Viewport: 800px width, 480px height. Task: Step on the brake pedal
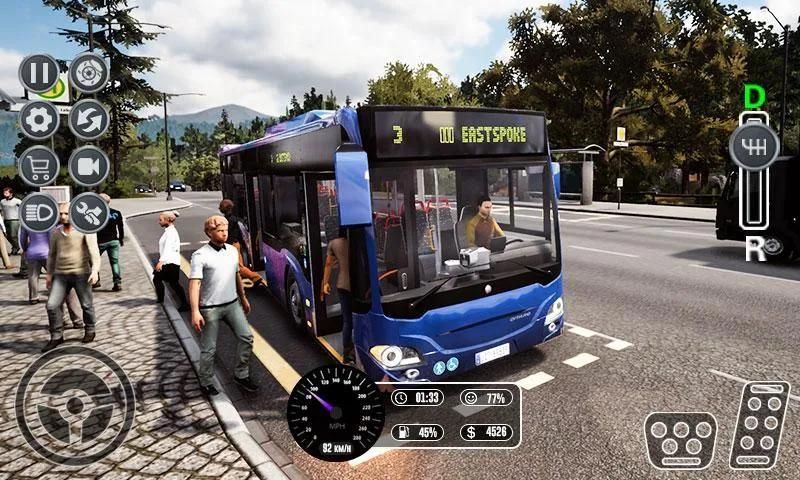pyautogui.click(x=680, y=440)
